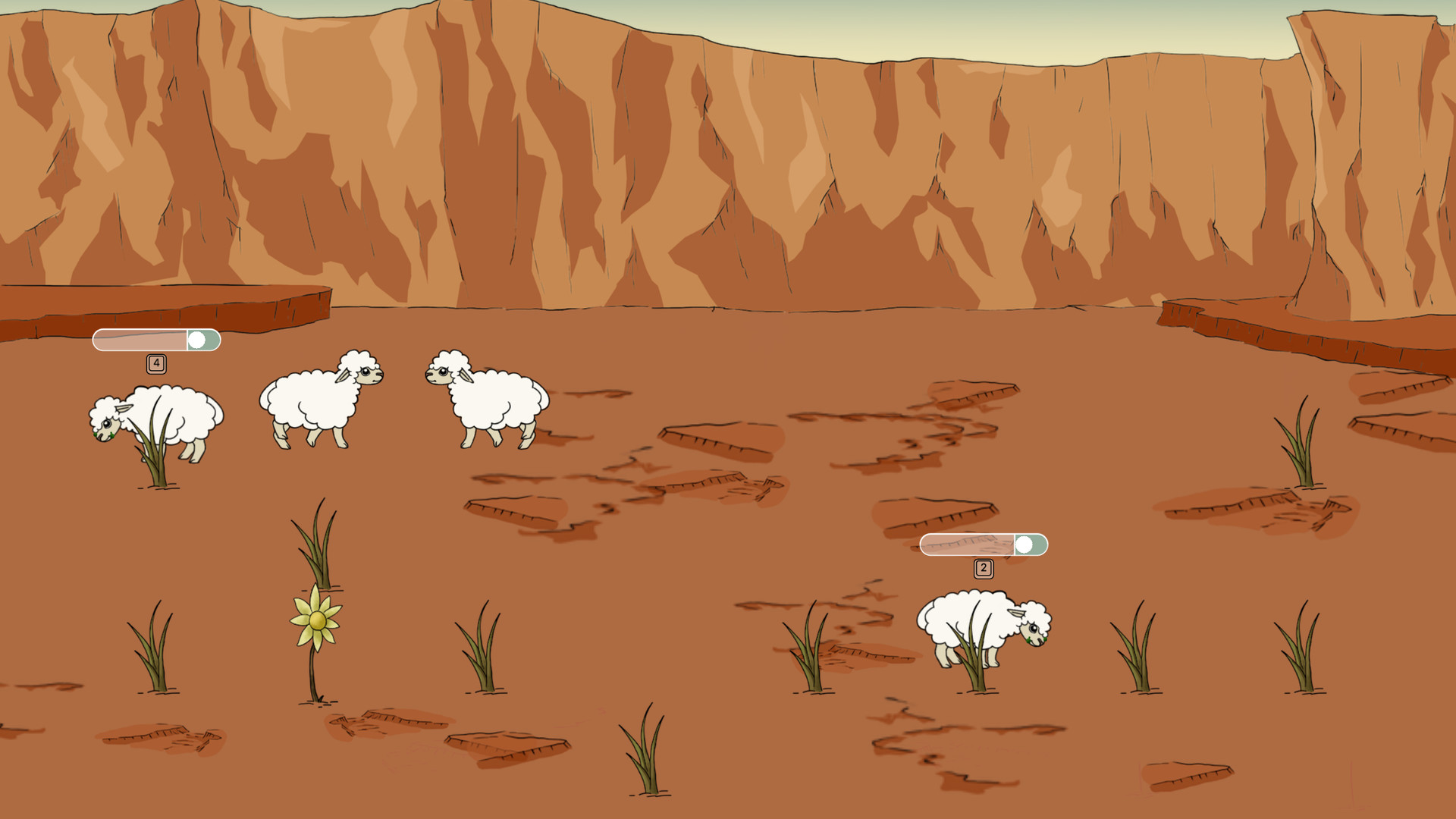Click the white knob on the left progress bar

click(199, 340)
